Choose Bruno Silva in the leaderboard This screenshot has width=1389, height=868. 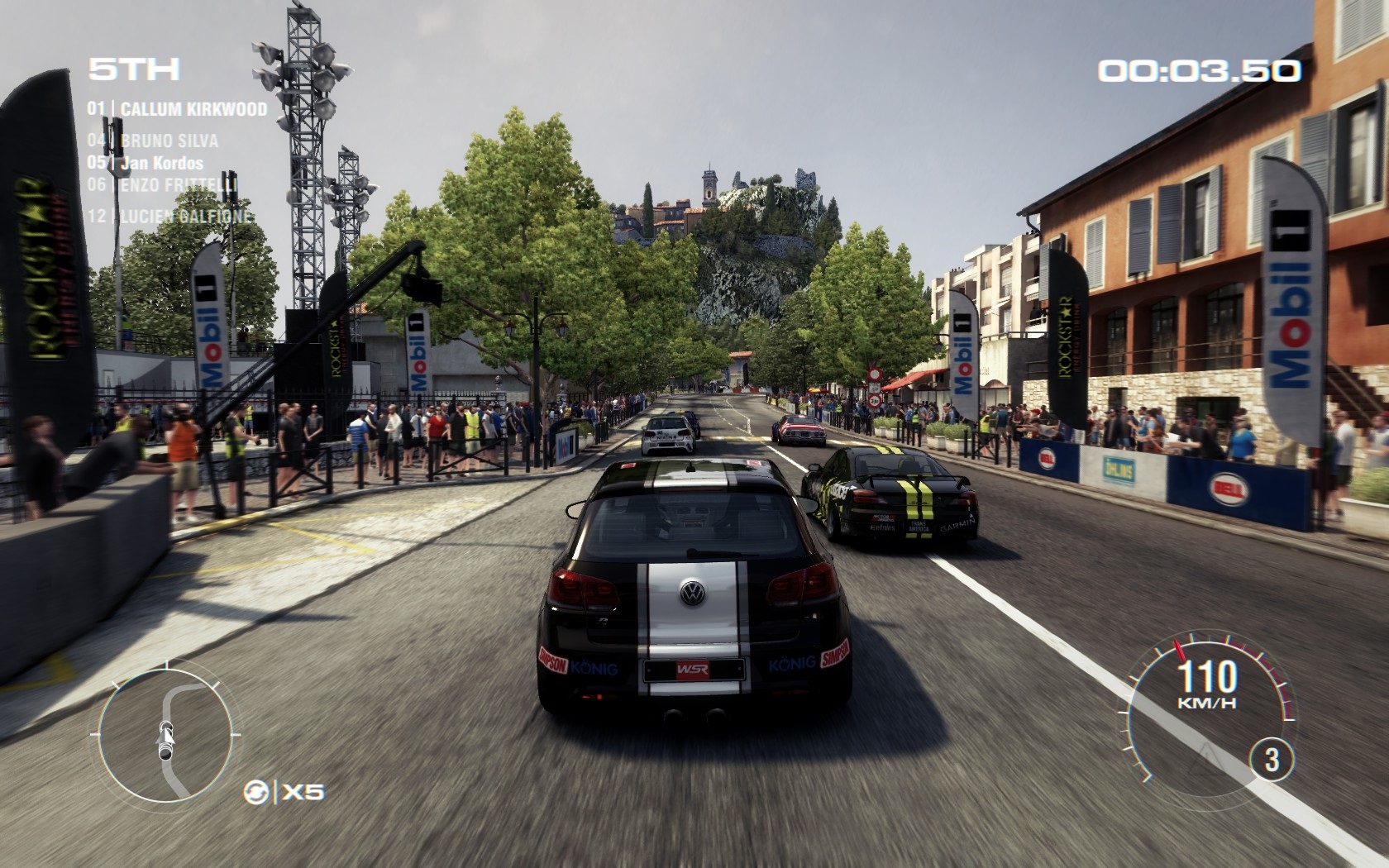[153, 141]
